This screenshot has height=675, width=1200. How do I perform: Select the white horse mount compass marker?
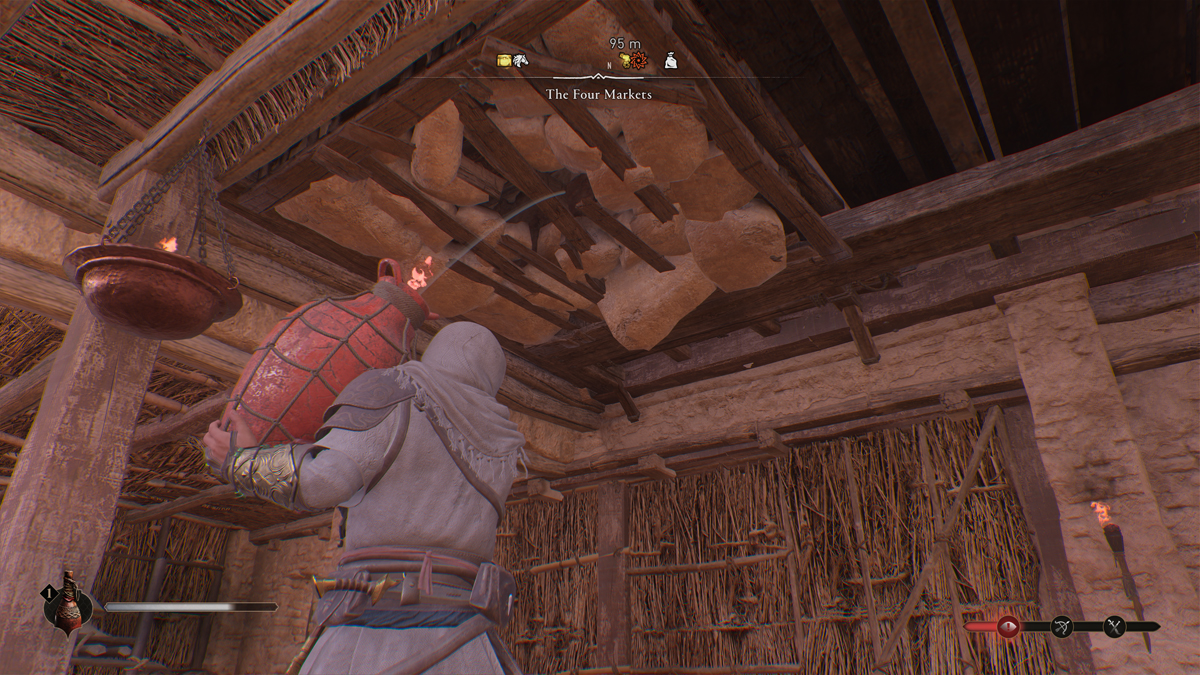pyautogui.click(x=520, y=61)
